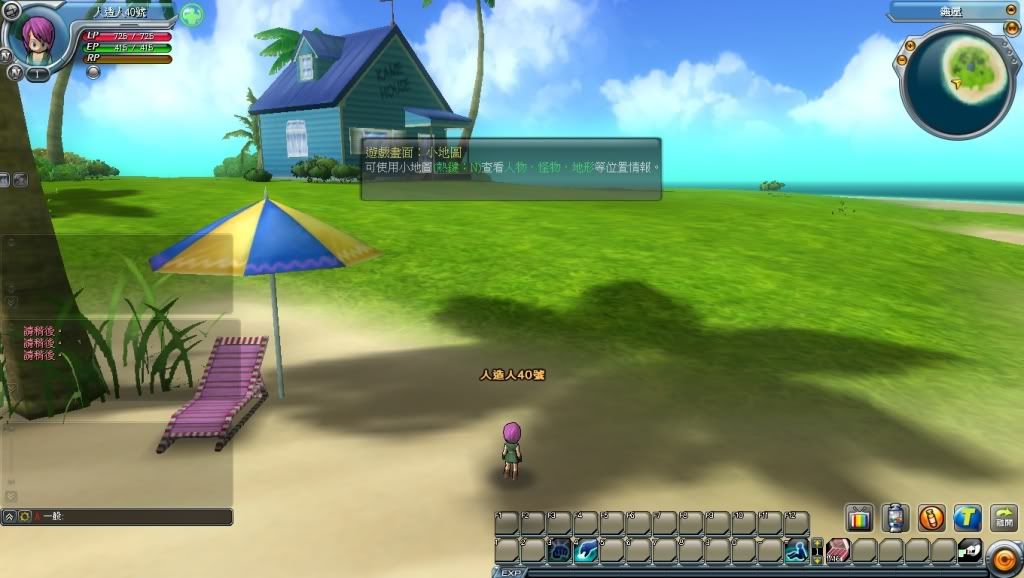Use the pink item in quick slot

838,550
